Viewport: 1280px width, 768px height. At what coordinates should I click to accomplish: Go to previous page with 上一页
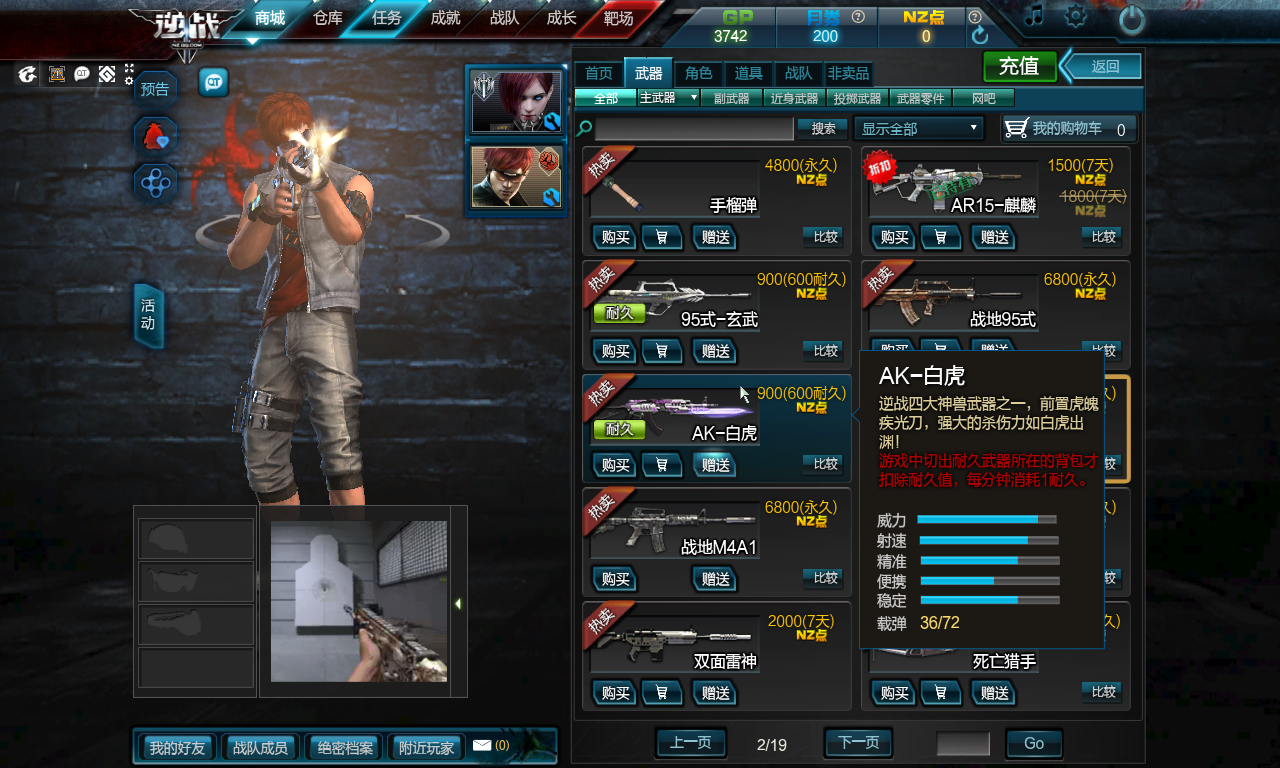tap(690, 743)
